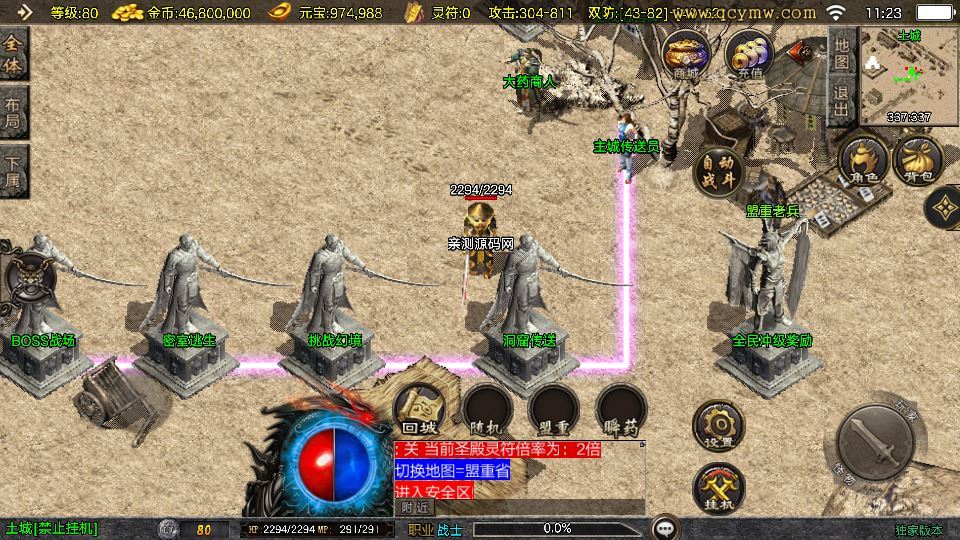
Task: Switch to the 全体 tab
Action: 14,55
